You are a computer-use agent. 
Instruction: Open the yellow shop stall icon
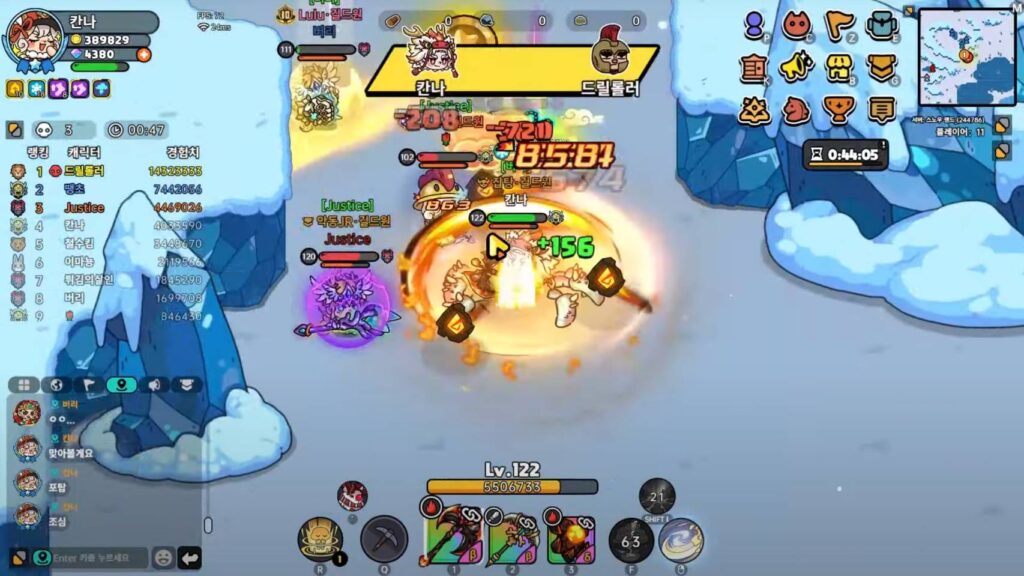(x=839, y=68)
